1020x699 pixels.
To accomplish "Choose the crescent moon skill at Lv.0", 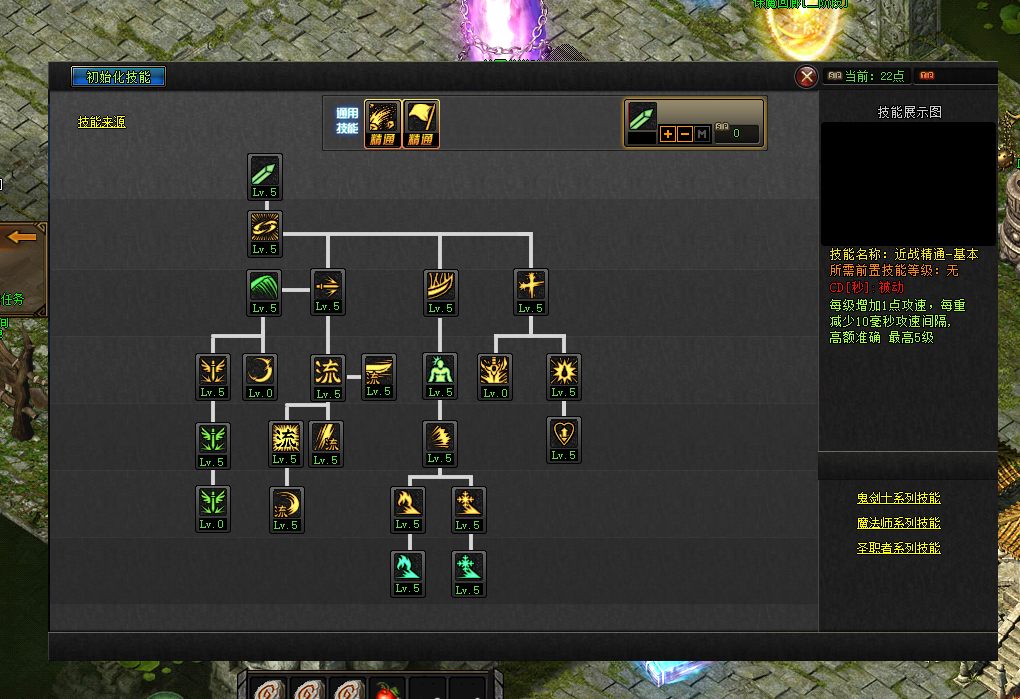I will 260,371.
